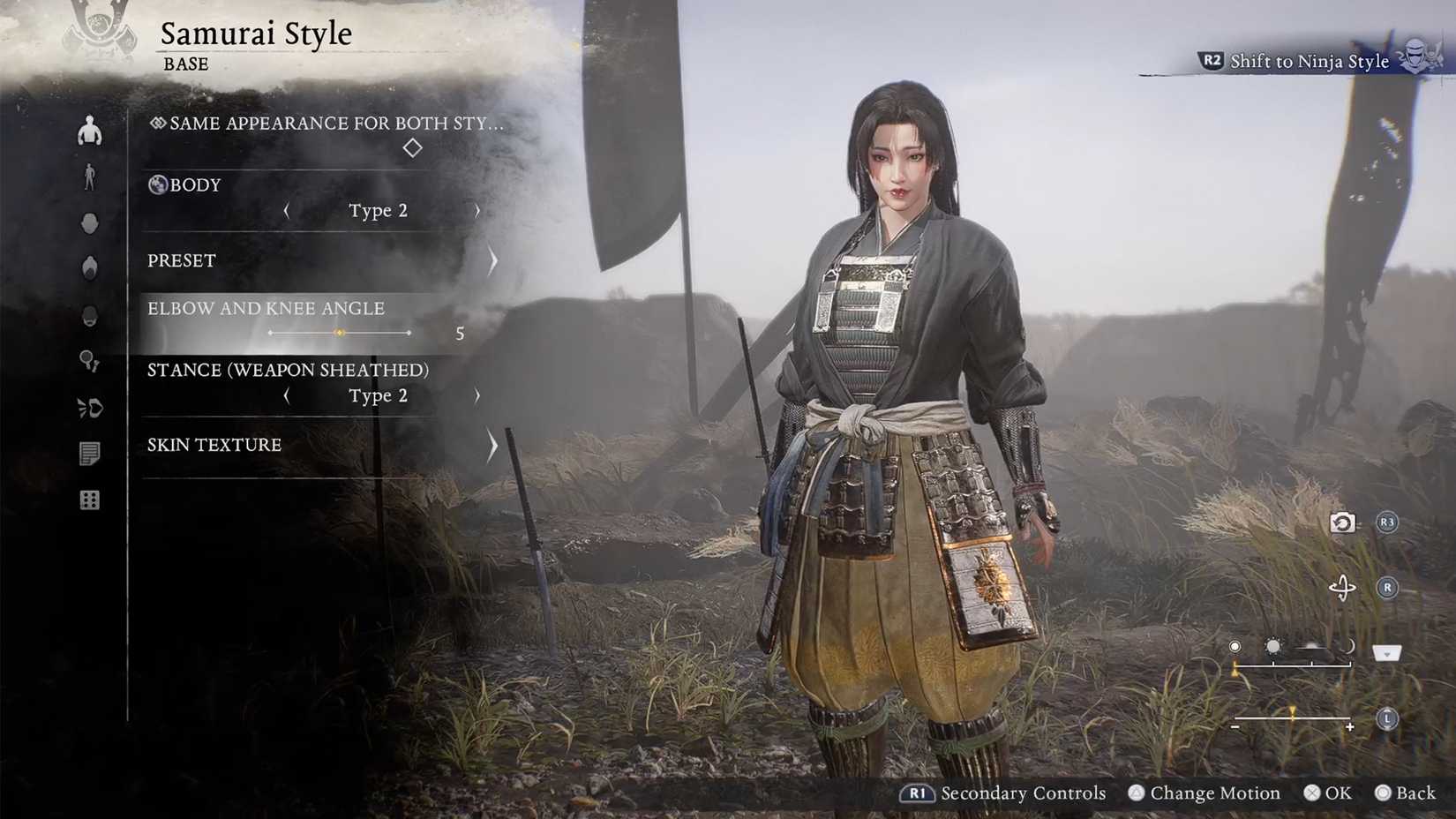
Task: Open the full-body proportions category
Action: click(x=90, y=177)
